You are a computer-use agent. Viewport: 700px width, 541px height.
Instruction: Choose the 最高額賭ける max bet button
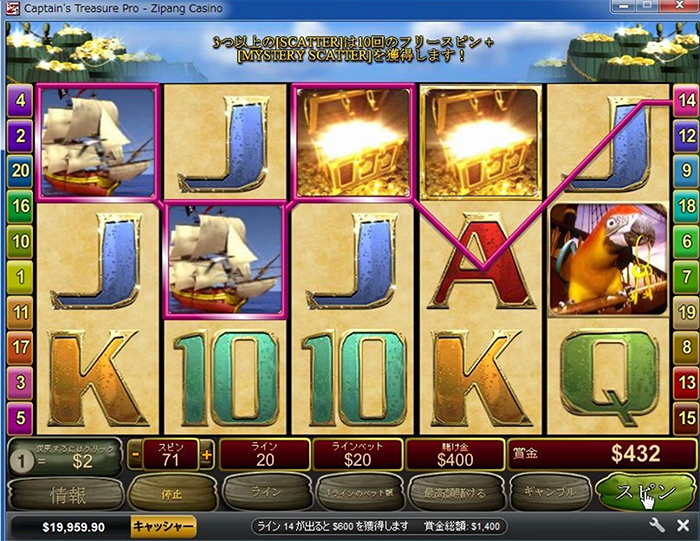tap(455, 493)
